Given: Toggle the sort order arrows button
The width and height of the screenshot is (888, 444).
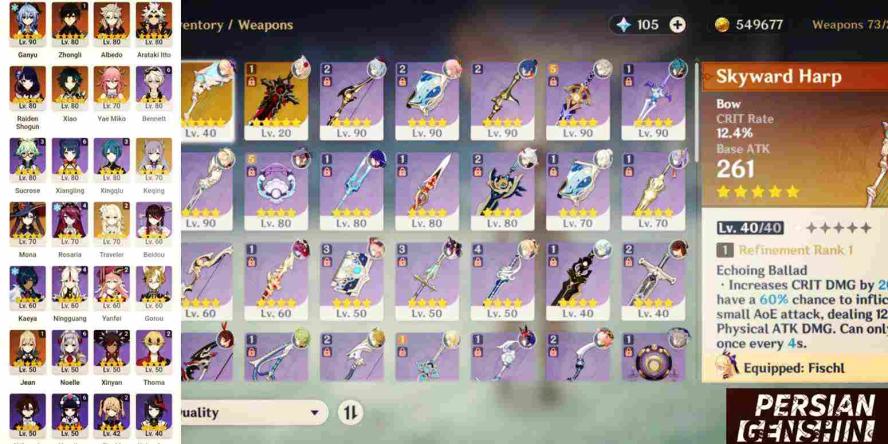Looking at the screenshot, I should coord(351,412).
